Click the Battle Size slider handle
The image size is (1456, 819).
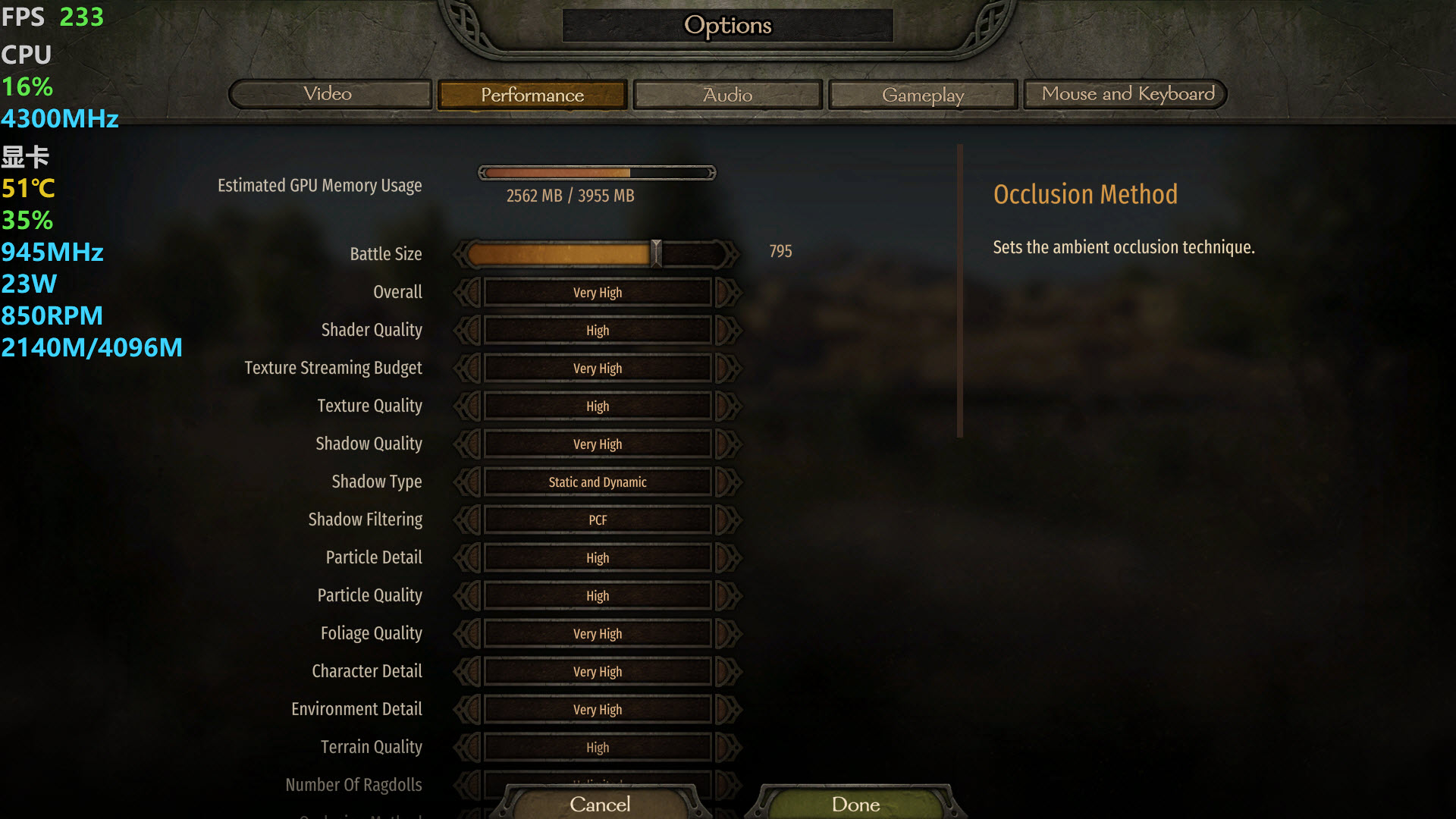[657, 253]
